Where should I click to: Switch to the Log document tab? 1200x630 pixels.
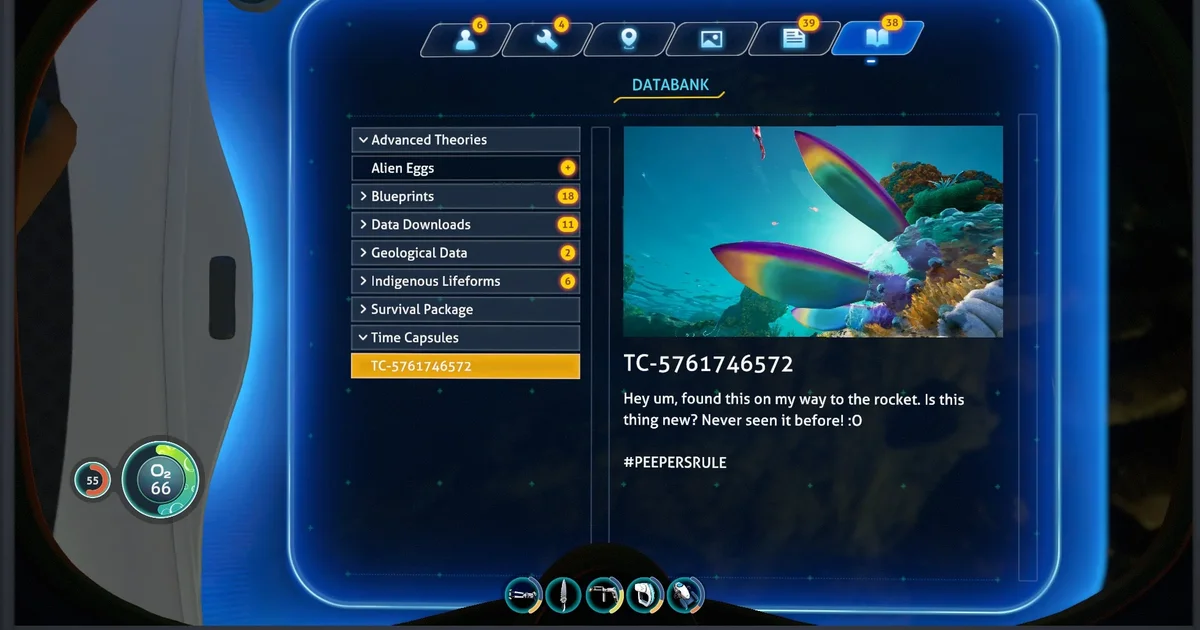pos(794,40)
